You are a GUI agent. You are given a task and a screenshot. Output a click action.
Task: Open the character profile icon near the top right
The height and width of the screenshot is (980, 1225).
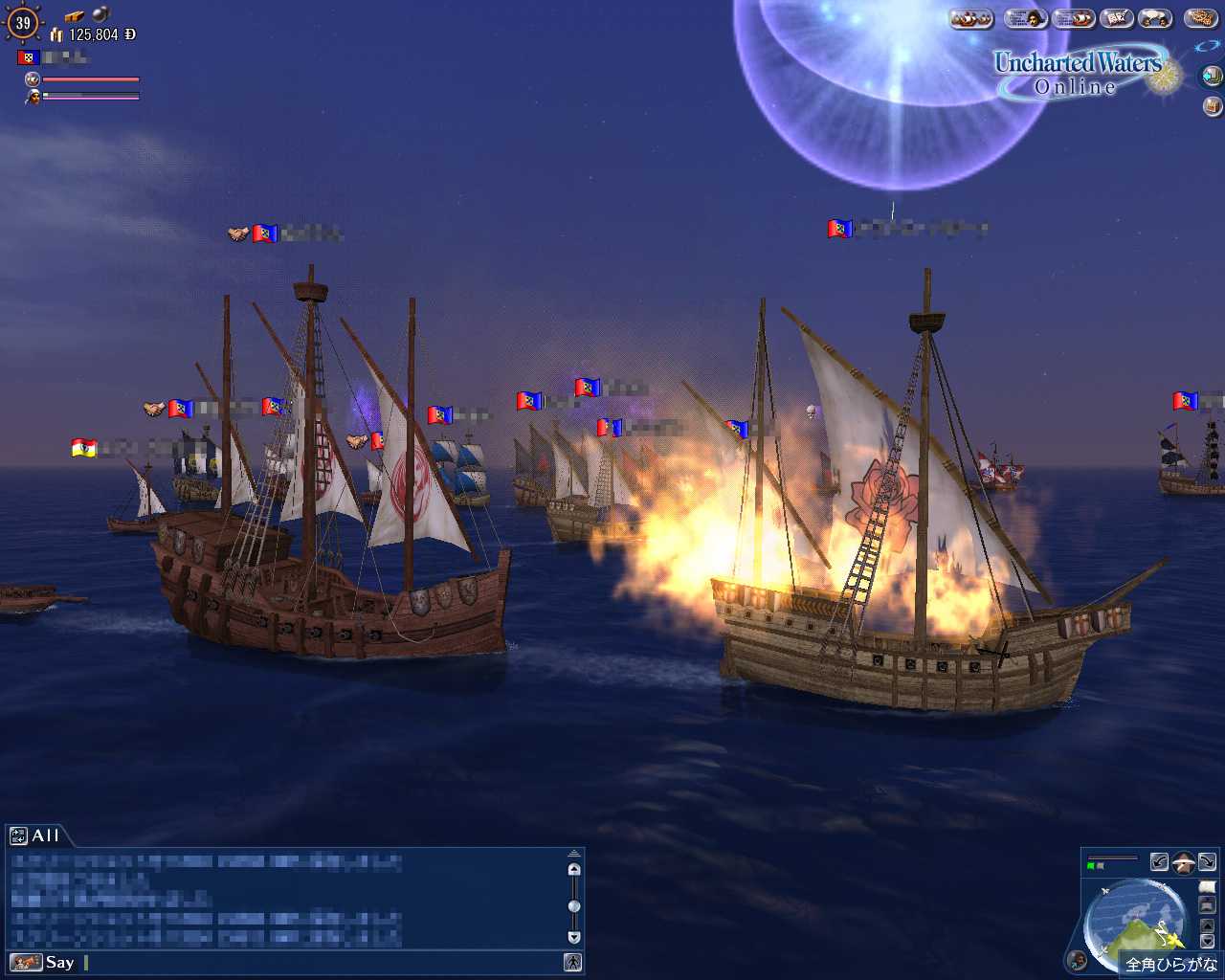(1028, 18)
